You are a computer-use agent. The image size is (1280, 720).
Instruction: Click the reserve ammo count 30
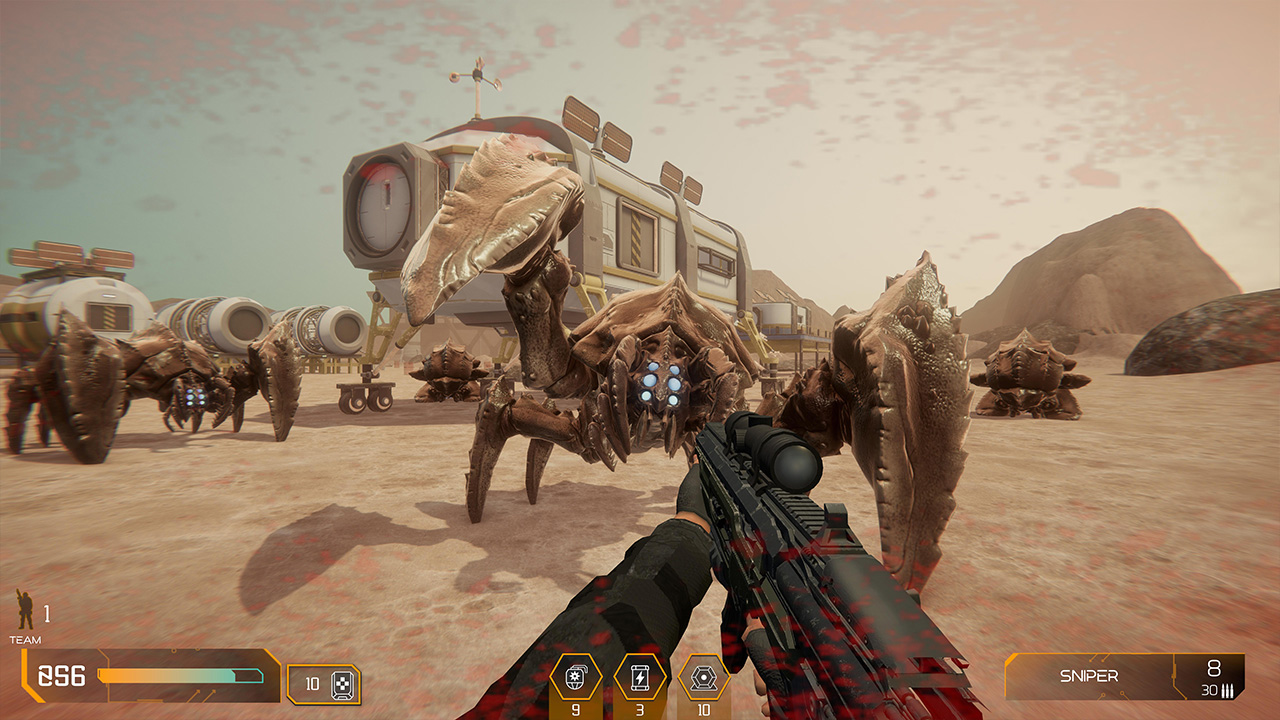tap(1206, 689)
